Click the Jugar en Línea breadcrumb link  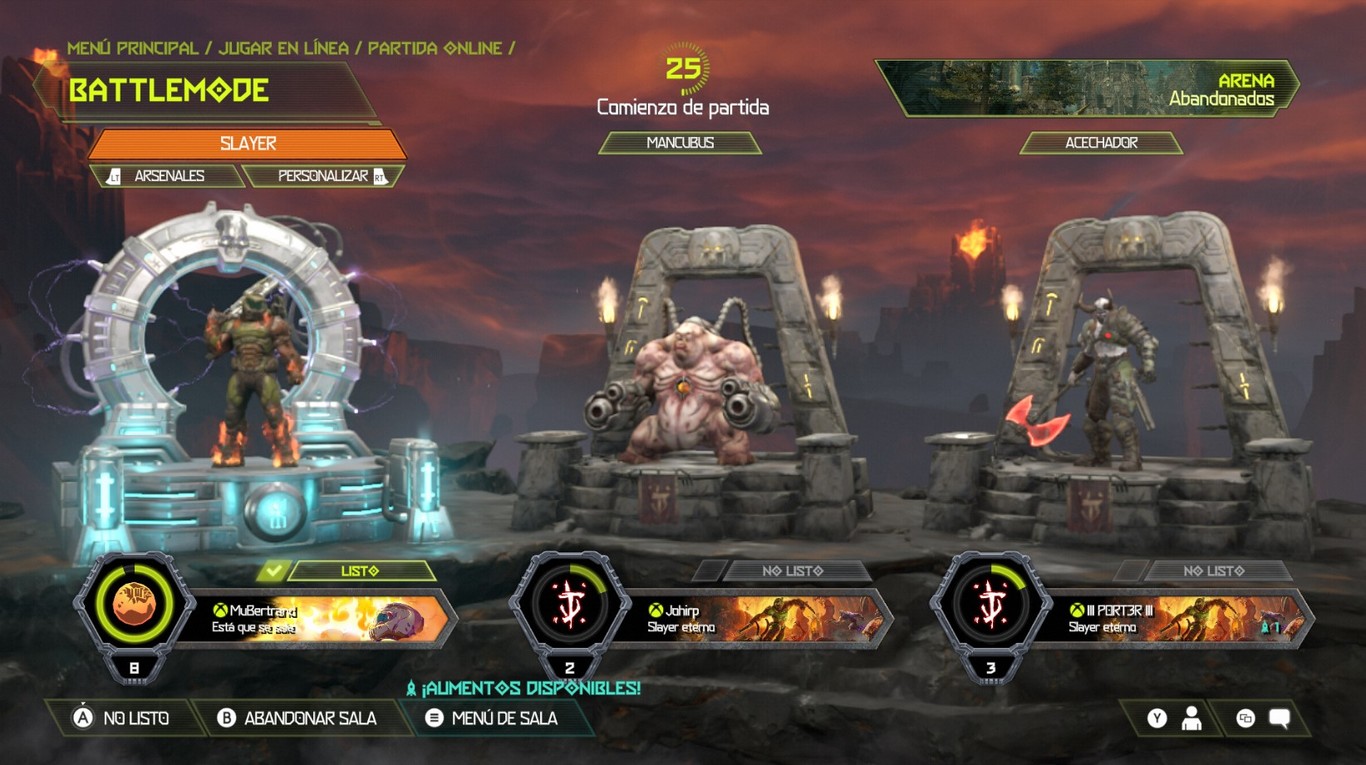282,46
